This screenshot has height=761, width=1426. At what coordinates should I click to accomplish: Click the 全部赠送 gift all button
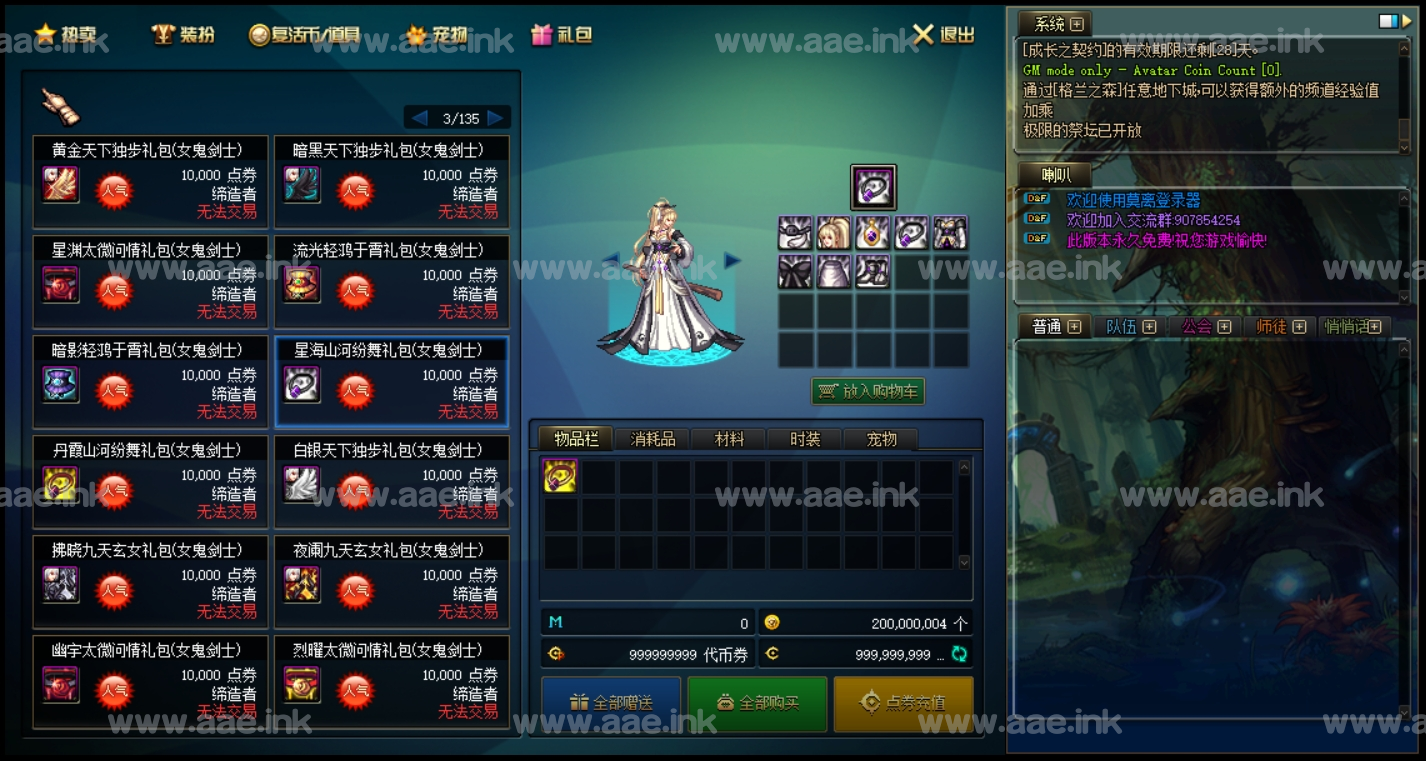pyautogui.click(x=611, y=703)
